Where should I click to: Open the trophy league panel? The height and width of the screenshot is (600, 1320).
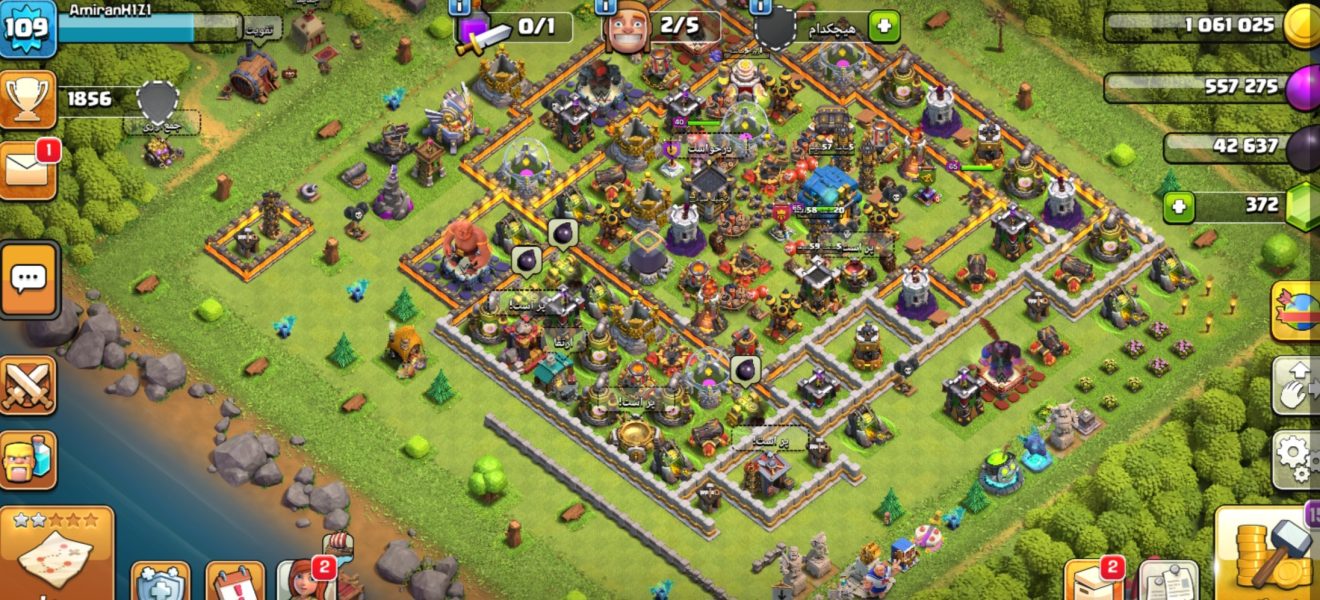28,100
